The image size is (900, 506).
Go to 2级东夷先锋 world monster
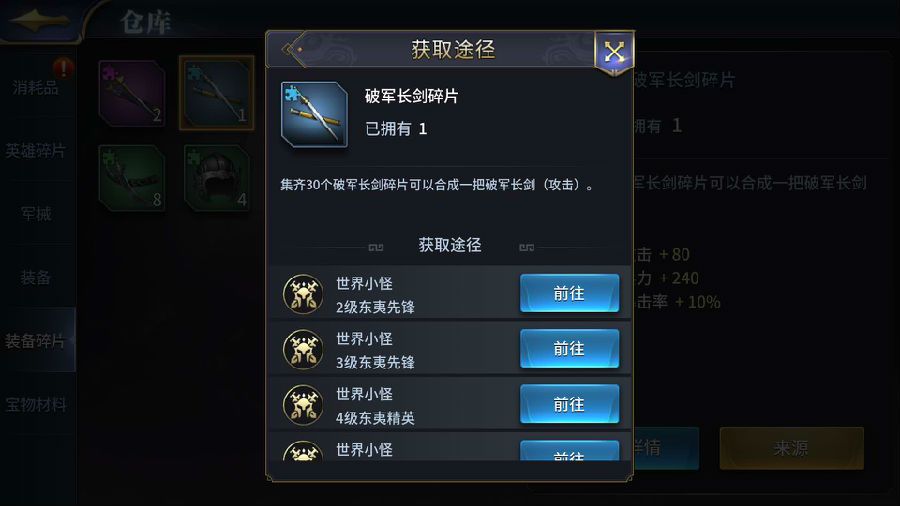coord(569,293)
